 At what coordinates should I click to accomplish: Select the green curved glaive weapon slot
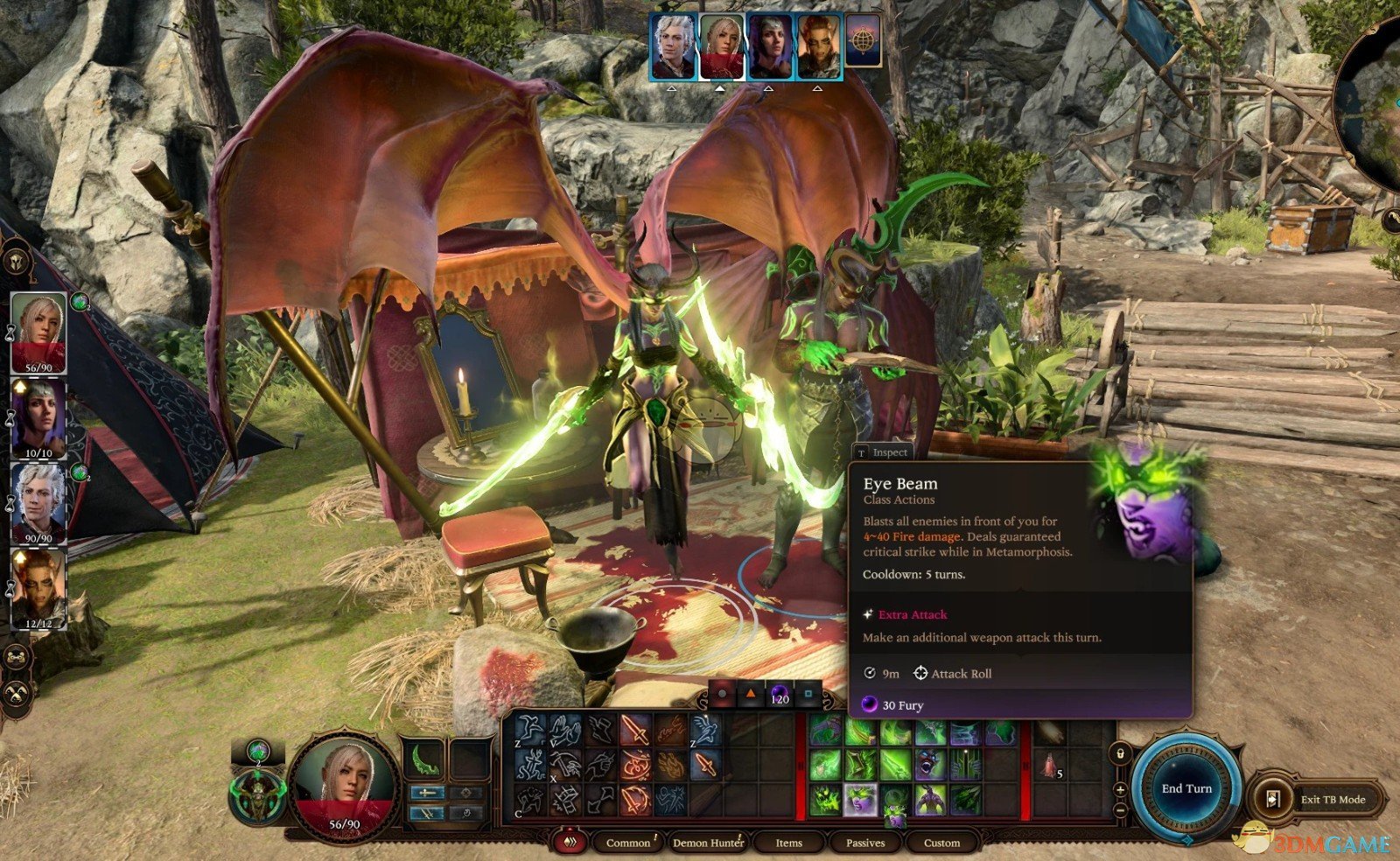424,759
